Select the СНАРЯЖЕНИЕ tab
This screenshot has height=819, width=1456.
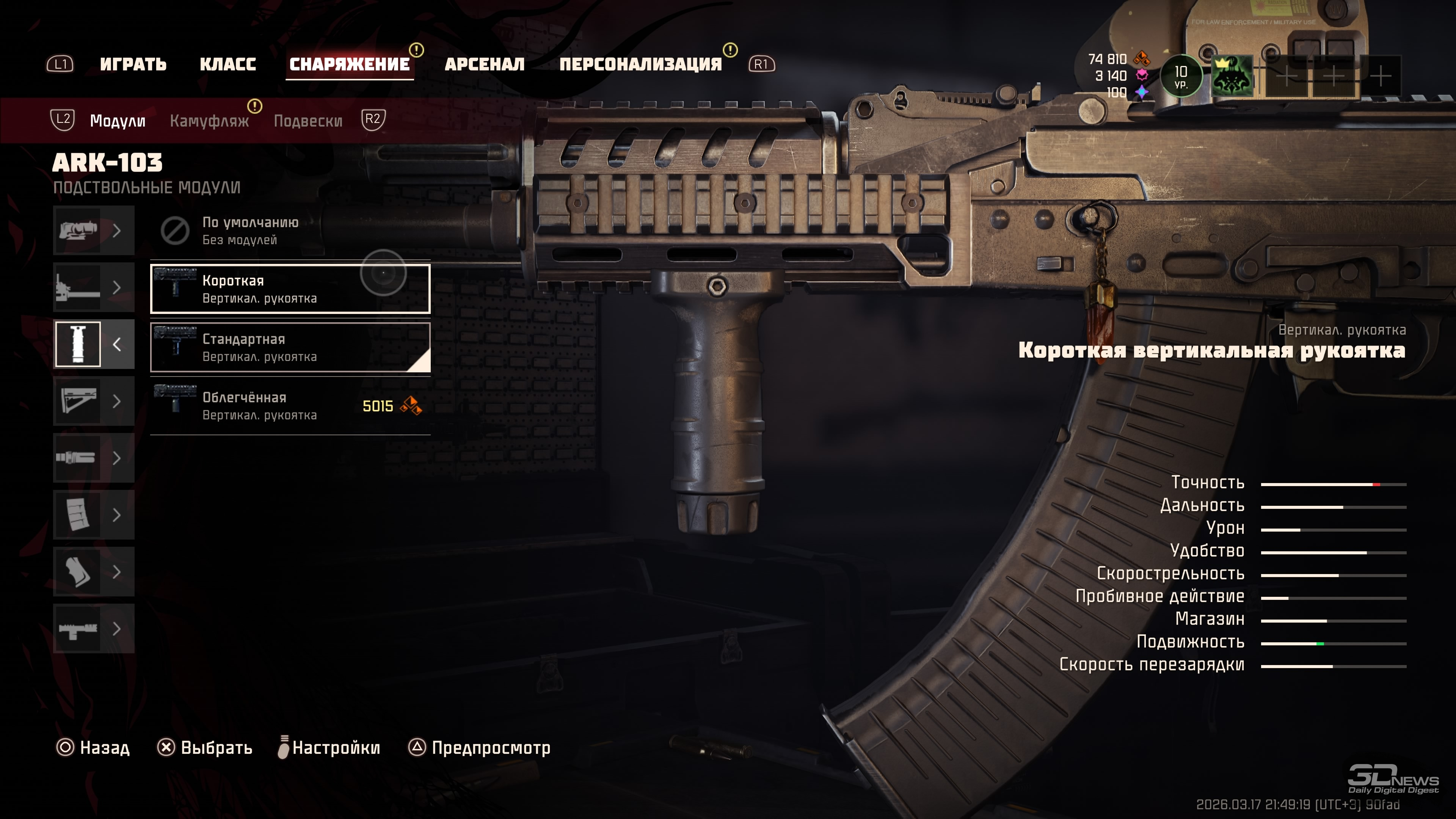(349, 64)
